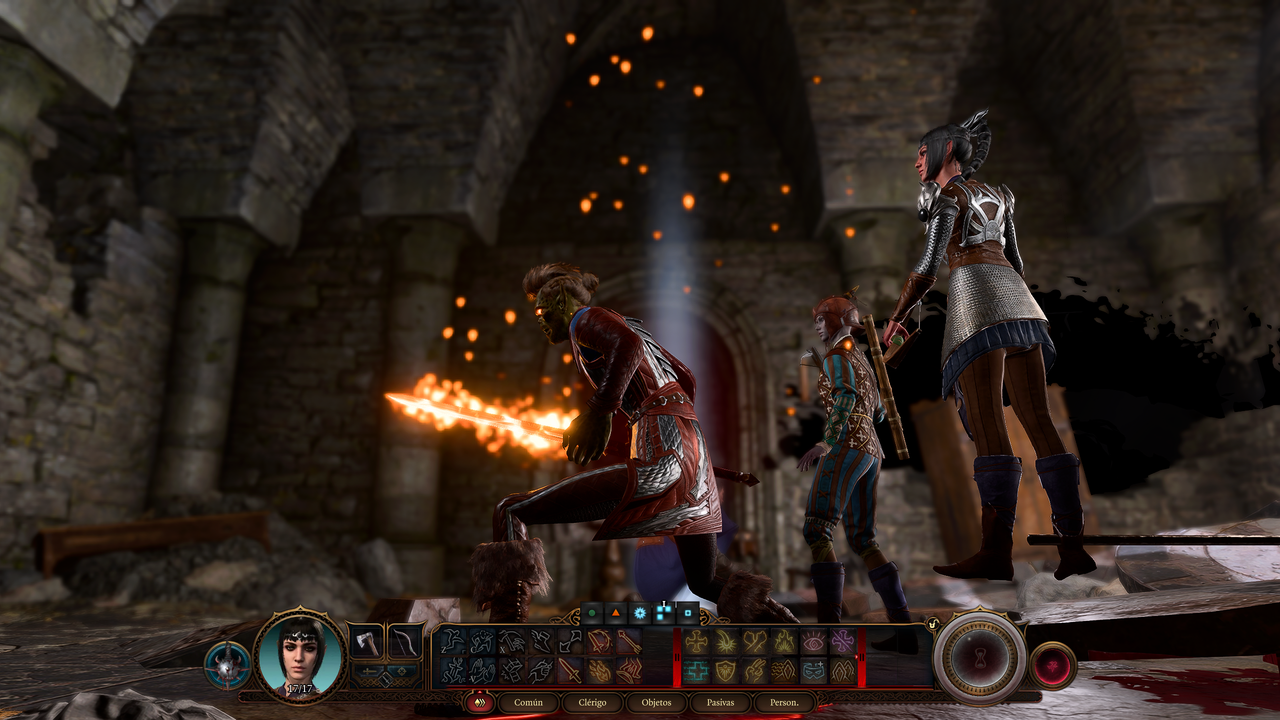
Task: Cast the pink eye spell
Action: click(813, 642)
